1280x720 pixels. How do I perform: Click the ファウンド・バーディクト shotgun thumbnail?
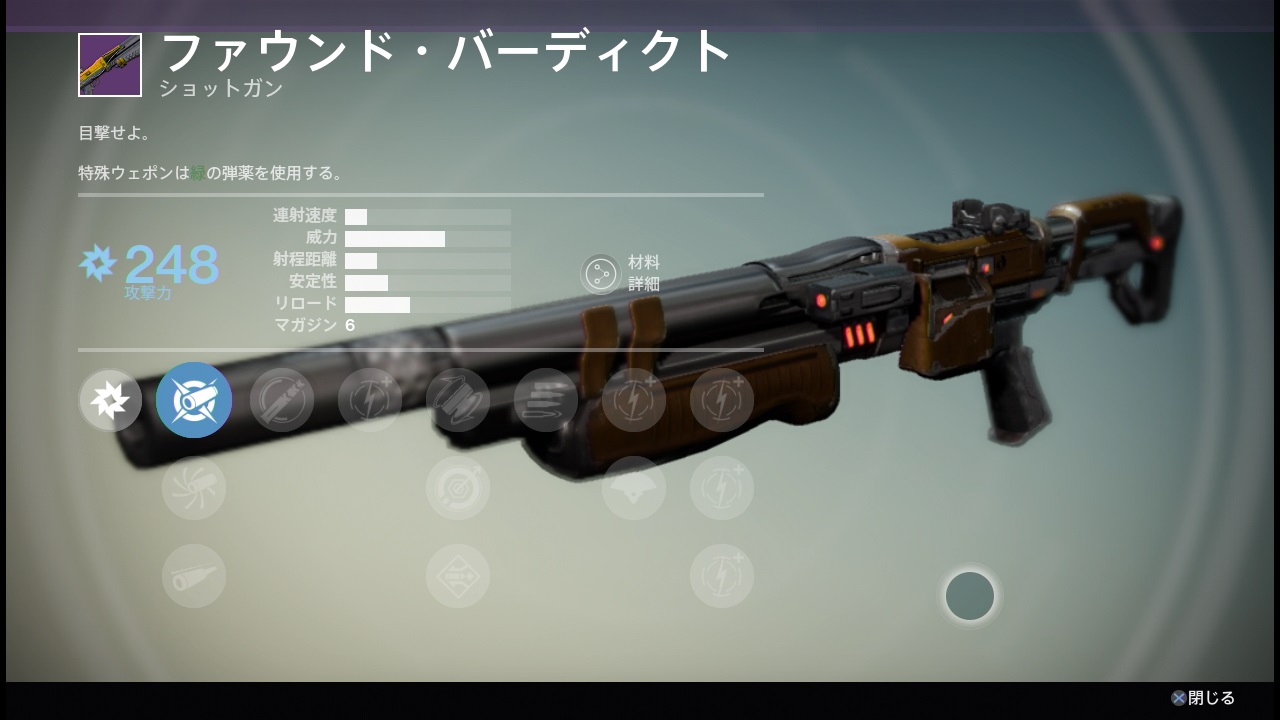tap(110, 65)
